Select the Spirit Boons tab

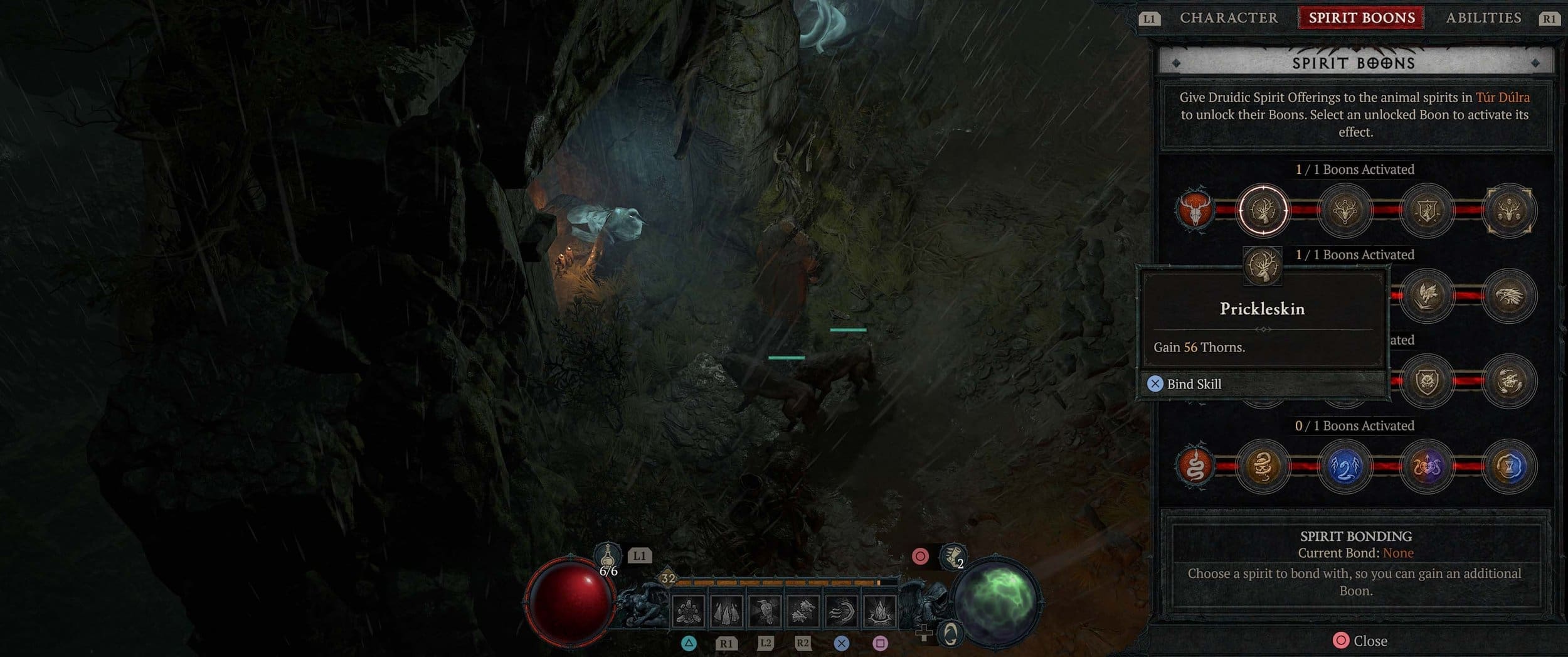pos(1361,18)
